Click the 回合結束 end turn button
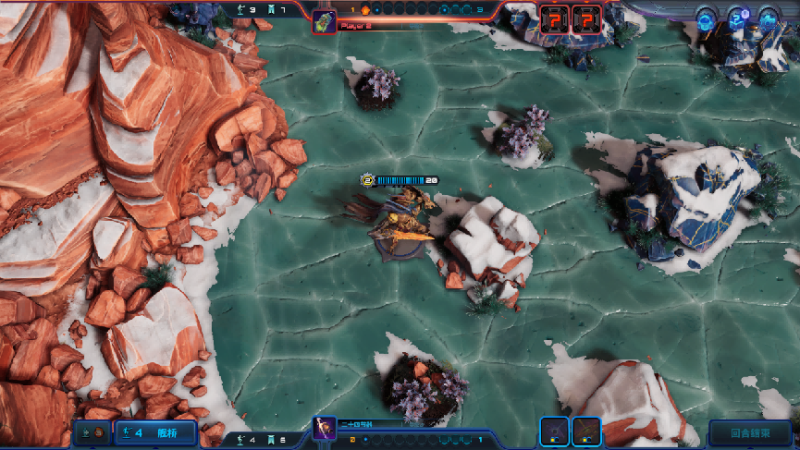The height and width of the screenshot is (450, 800). (750, 433)
